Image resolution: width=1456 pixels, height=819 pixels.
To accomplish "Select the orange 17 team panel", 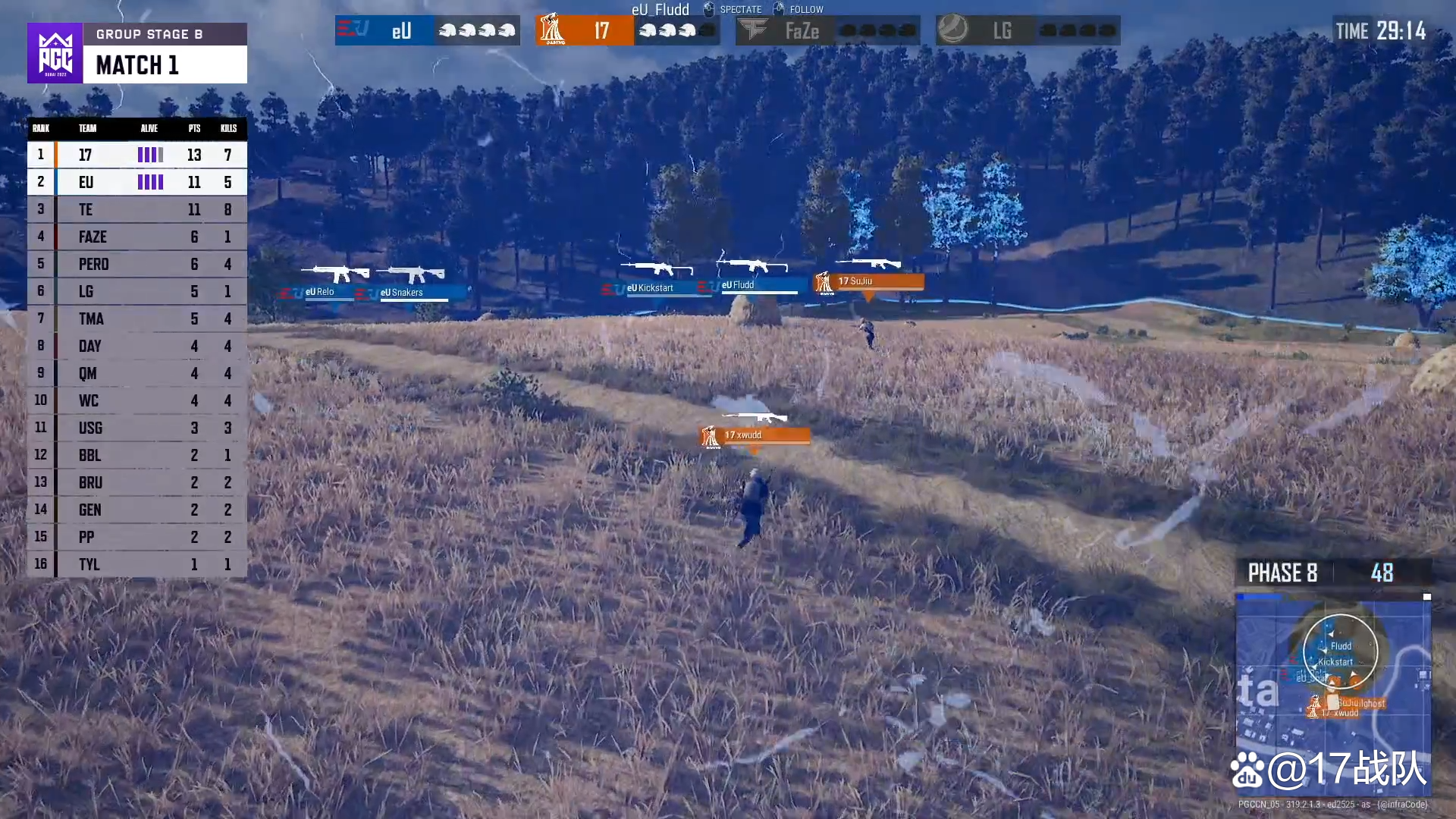I will click(627, 30).
